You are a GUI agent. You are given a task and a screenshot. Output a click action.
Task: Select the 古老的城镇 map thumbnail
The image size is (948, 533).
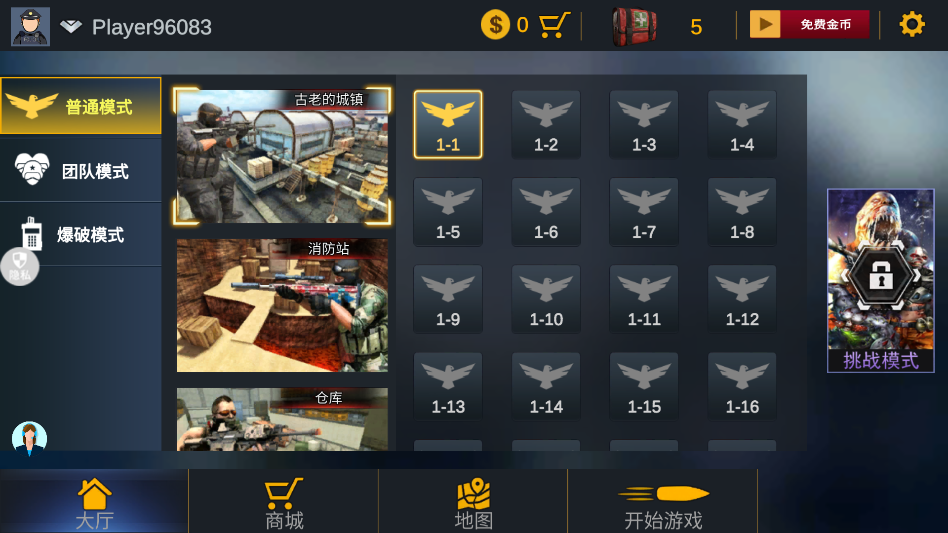click(282, 156)
